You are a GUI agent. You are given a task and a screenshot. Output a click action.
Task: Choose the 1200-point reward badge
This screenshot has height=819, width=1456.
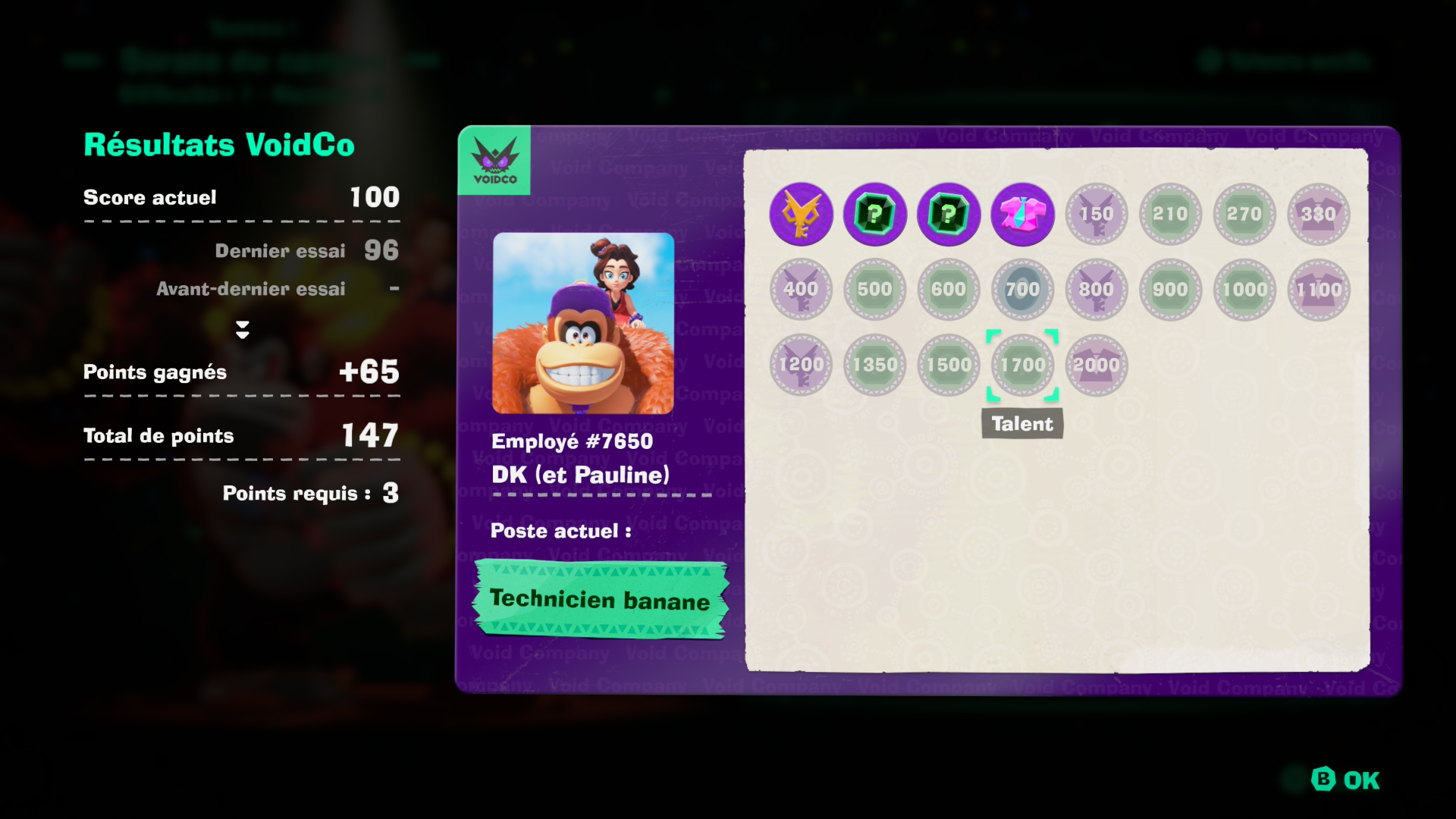[801, 365]
